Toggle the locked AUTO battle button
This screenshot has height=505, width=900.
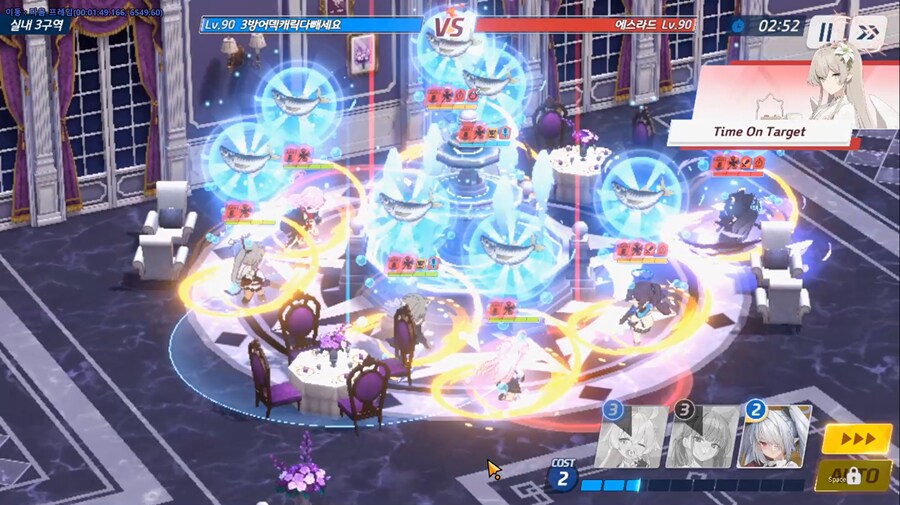(853, 475)
